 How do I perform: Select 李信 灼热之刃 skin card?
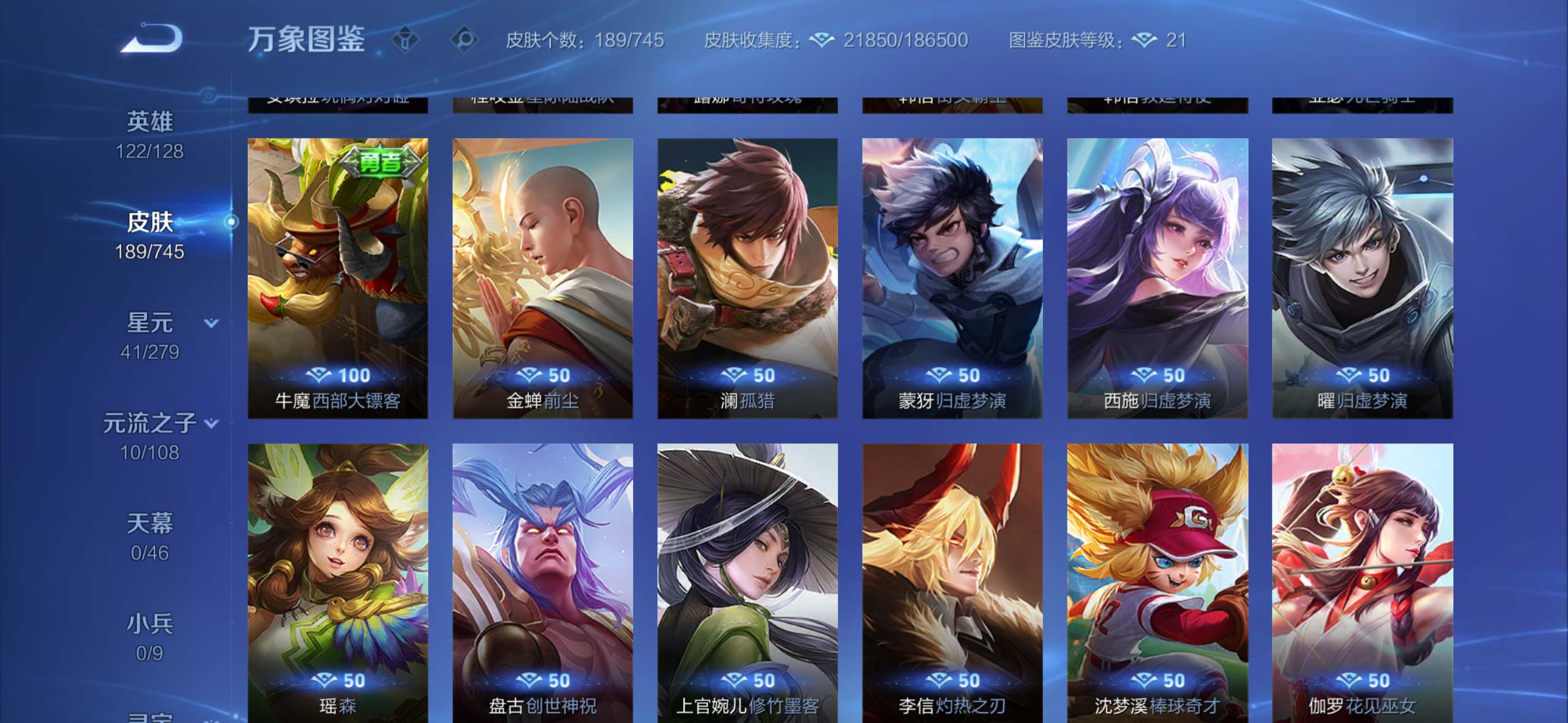[952, 581]
